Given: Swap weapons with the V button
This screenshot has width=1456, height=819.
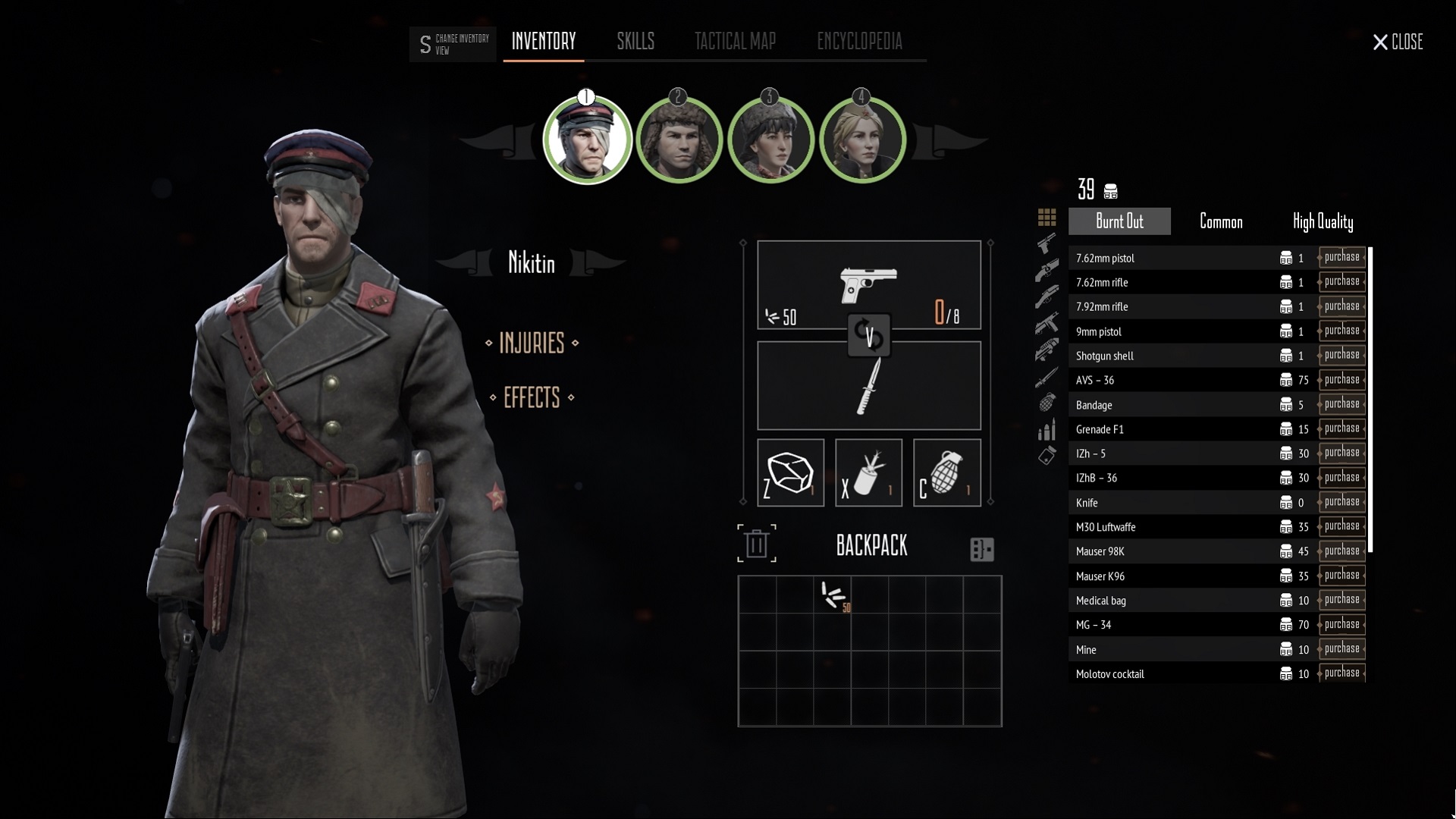Looking at the screenshot, I should click(x=869, y=335).
